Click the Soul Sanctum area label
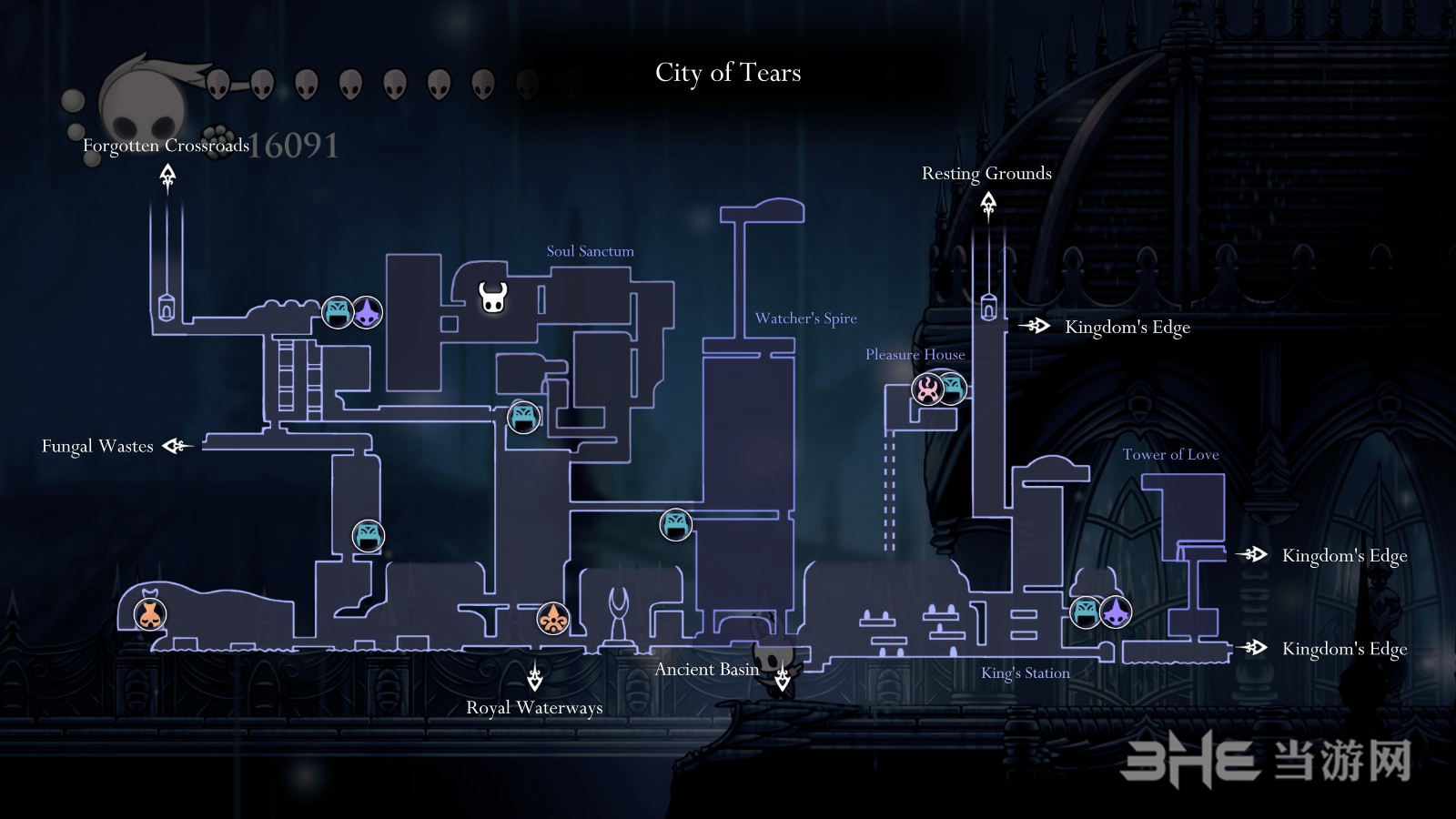The width and height of the screenshot is (1456, 819). pyautogui.click(x=590, y=251)
